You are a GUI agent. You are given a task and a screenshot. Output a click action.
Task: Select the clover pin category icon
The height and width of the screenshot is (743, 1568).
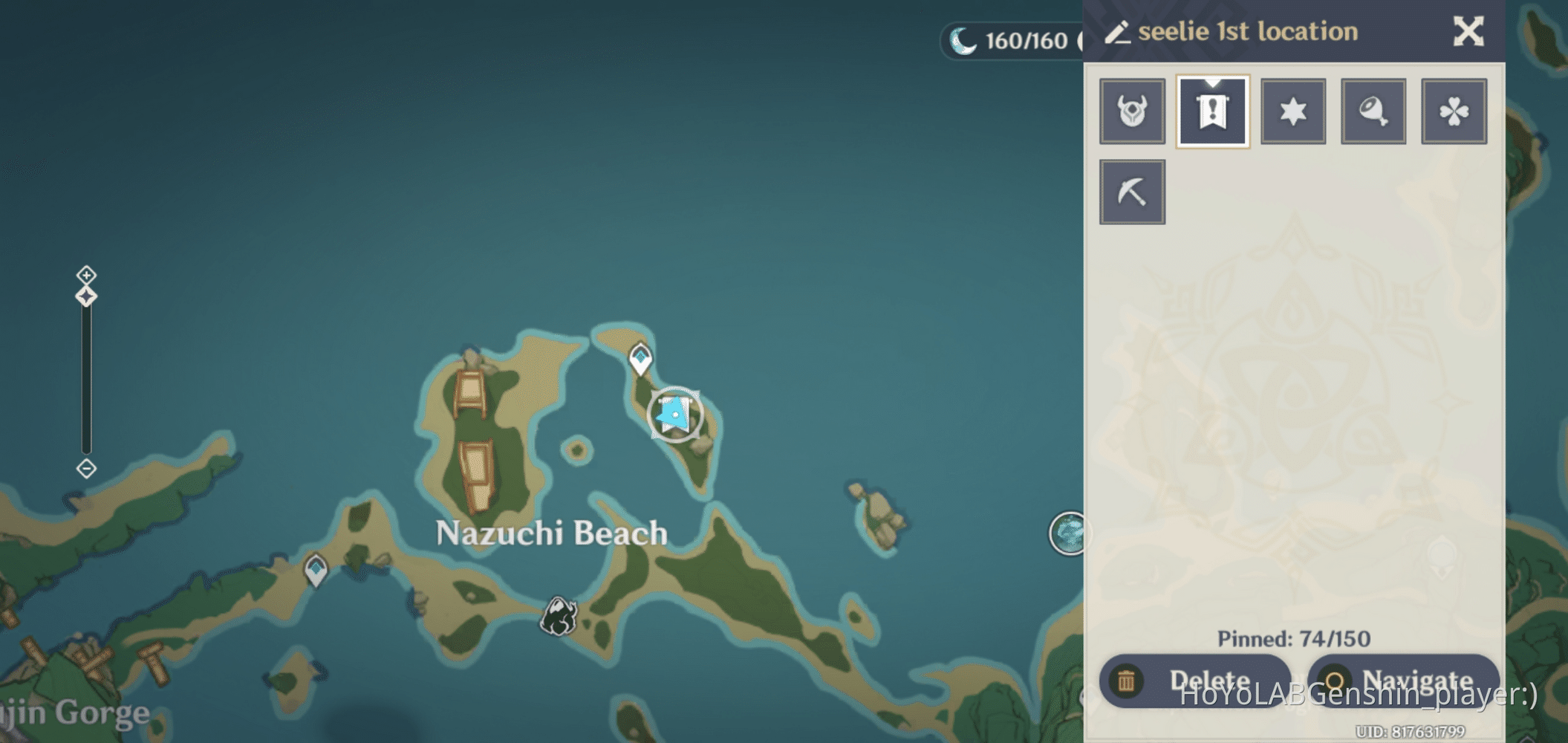(1453, 111)
